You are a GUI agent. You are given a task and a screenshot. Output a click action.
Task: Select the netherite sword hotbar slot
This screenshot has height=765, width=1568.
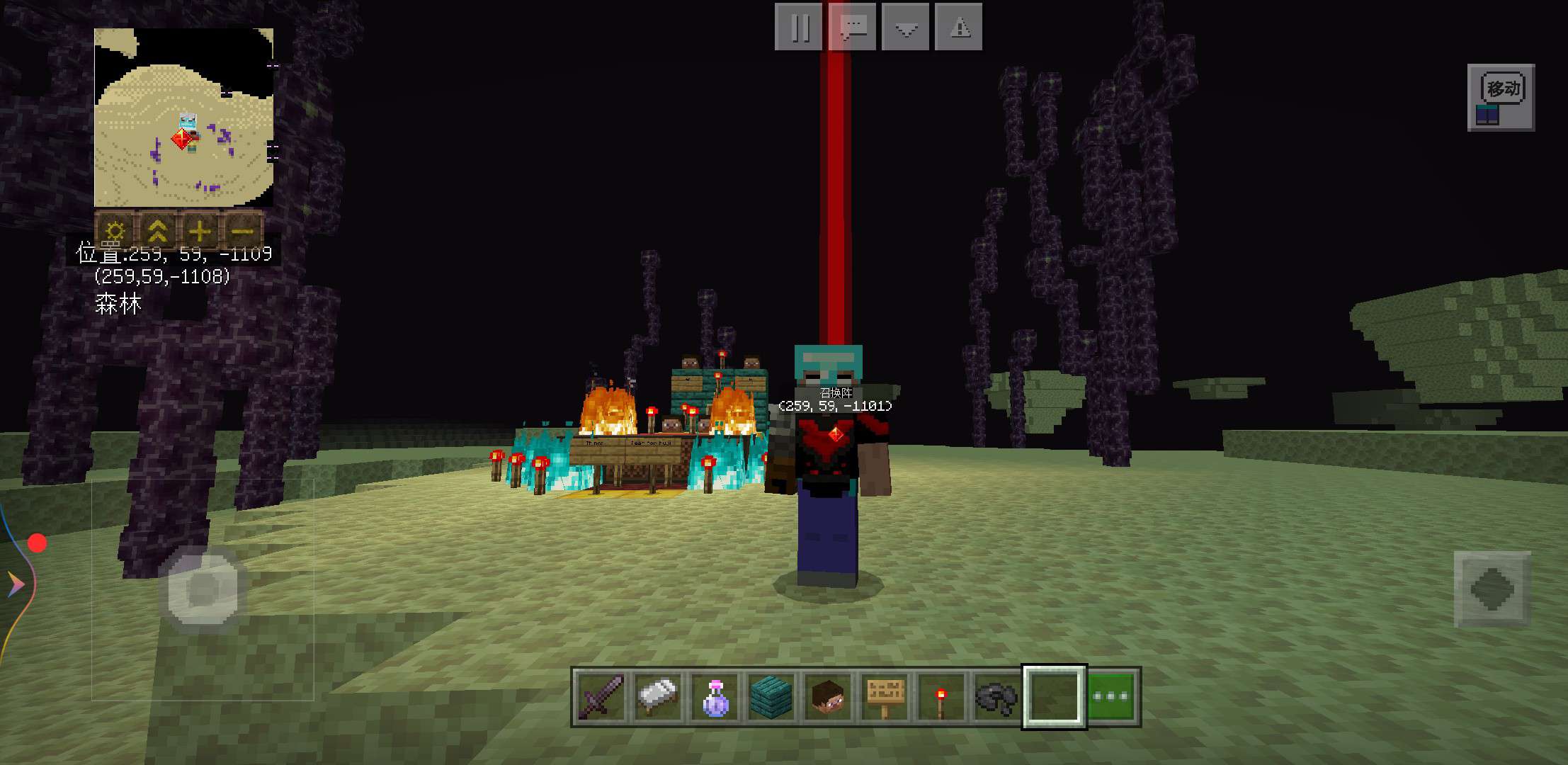coord(601,696)
